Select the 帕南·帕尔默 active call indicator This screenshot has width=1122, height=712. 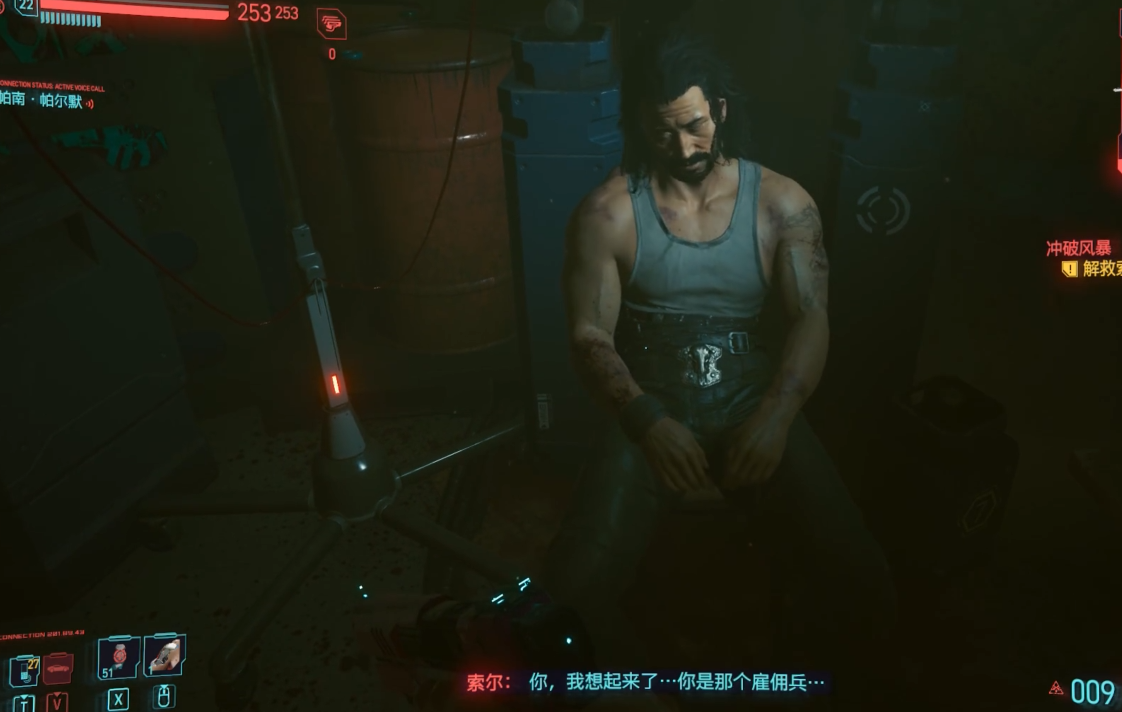(48, 101)
